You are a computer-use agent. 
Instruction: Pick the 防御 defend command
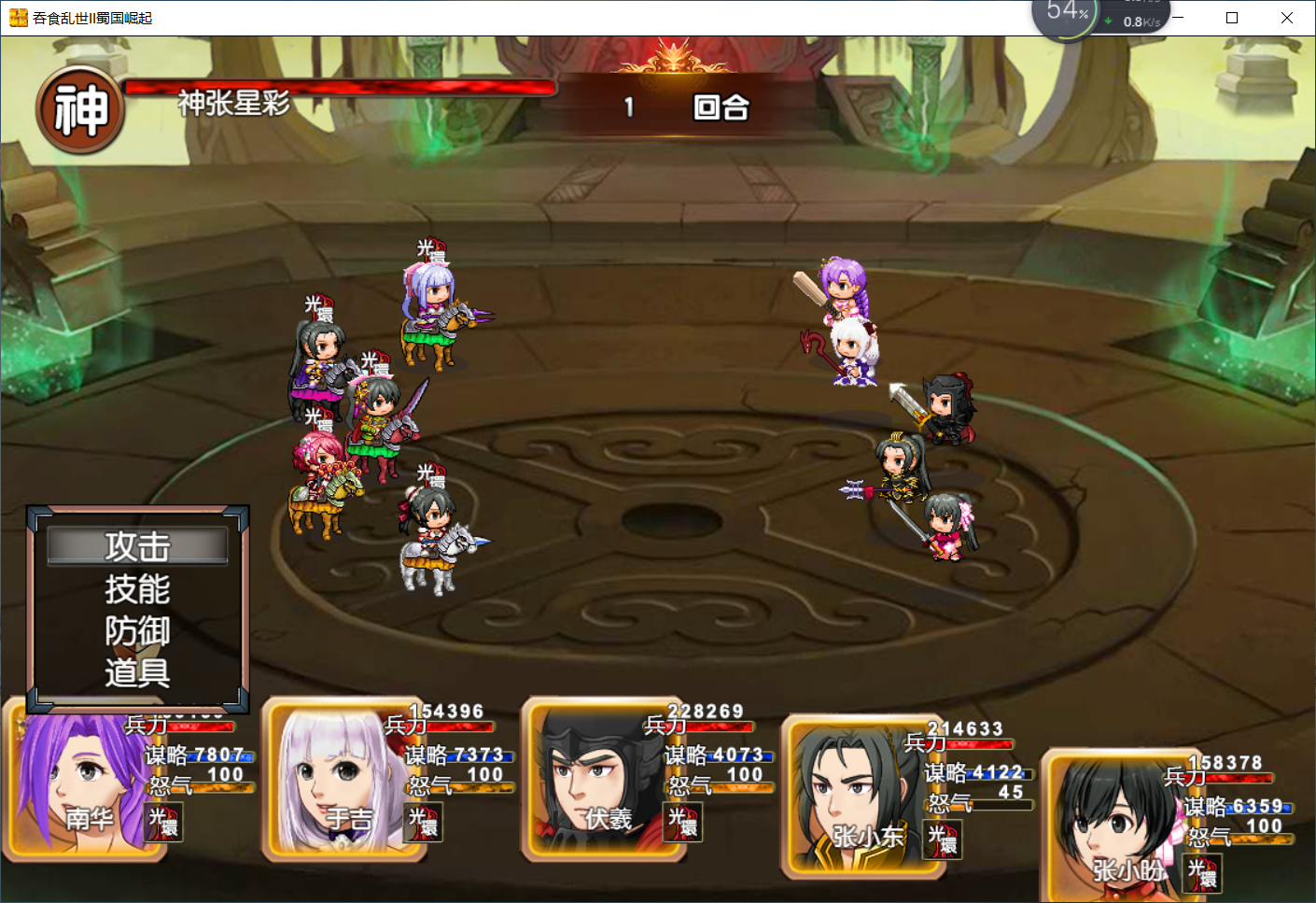tap(137, 631)
